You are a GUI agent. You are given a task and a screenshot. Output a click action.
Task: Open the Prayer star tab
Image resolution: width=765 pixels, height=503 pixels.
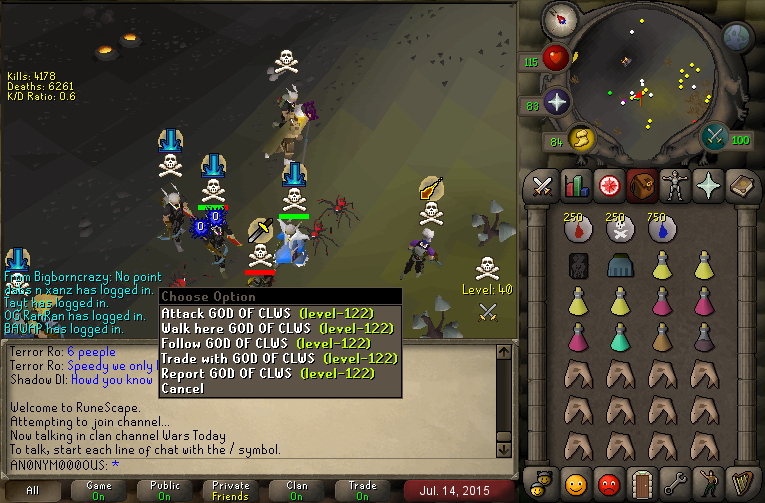click(707, 185)
